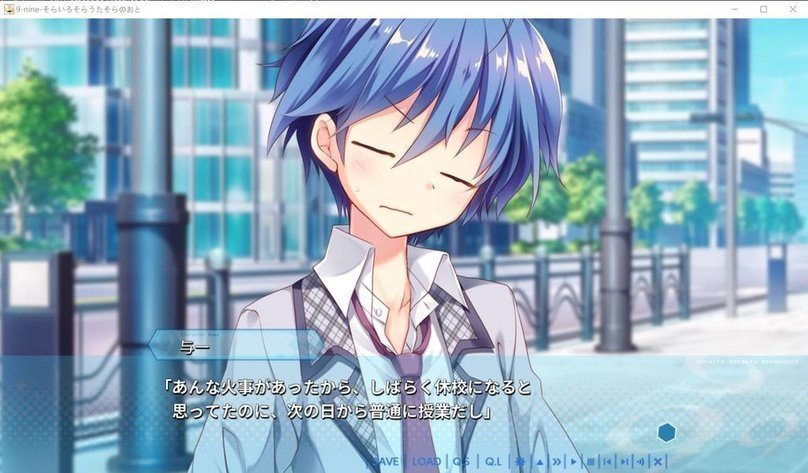Open settings via the gear icon
Image resolution: width=808 pixels, height=473 pixels.
click(520, 461)
